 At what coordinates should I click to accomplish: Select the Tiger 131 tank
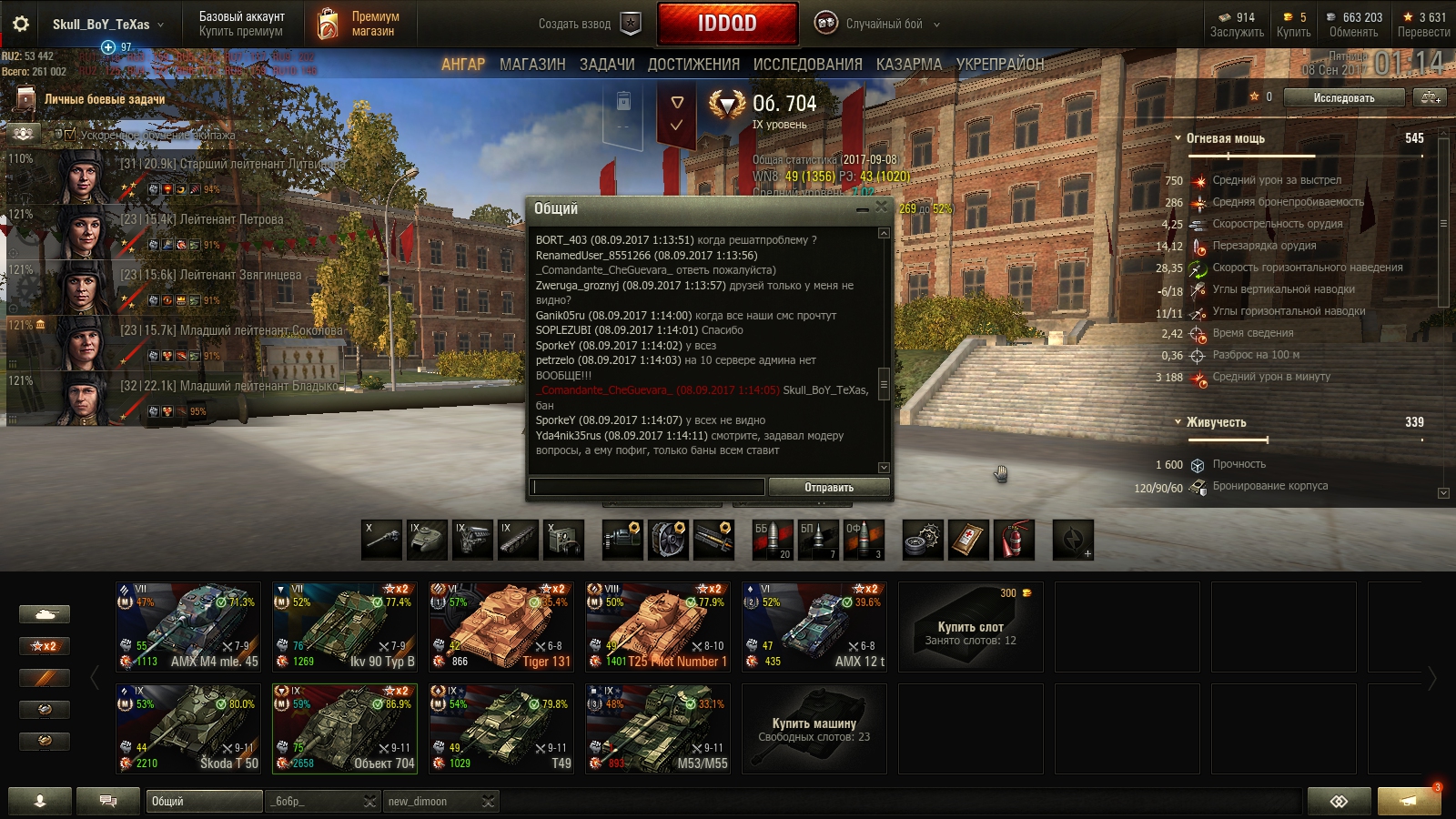(501, 627)
